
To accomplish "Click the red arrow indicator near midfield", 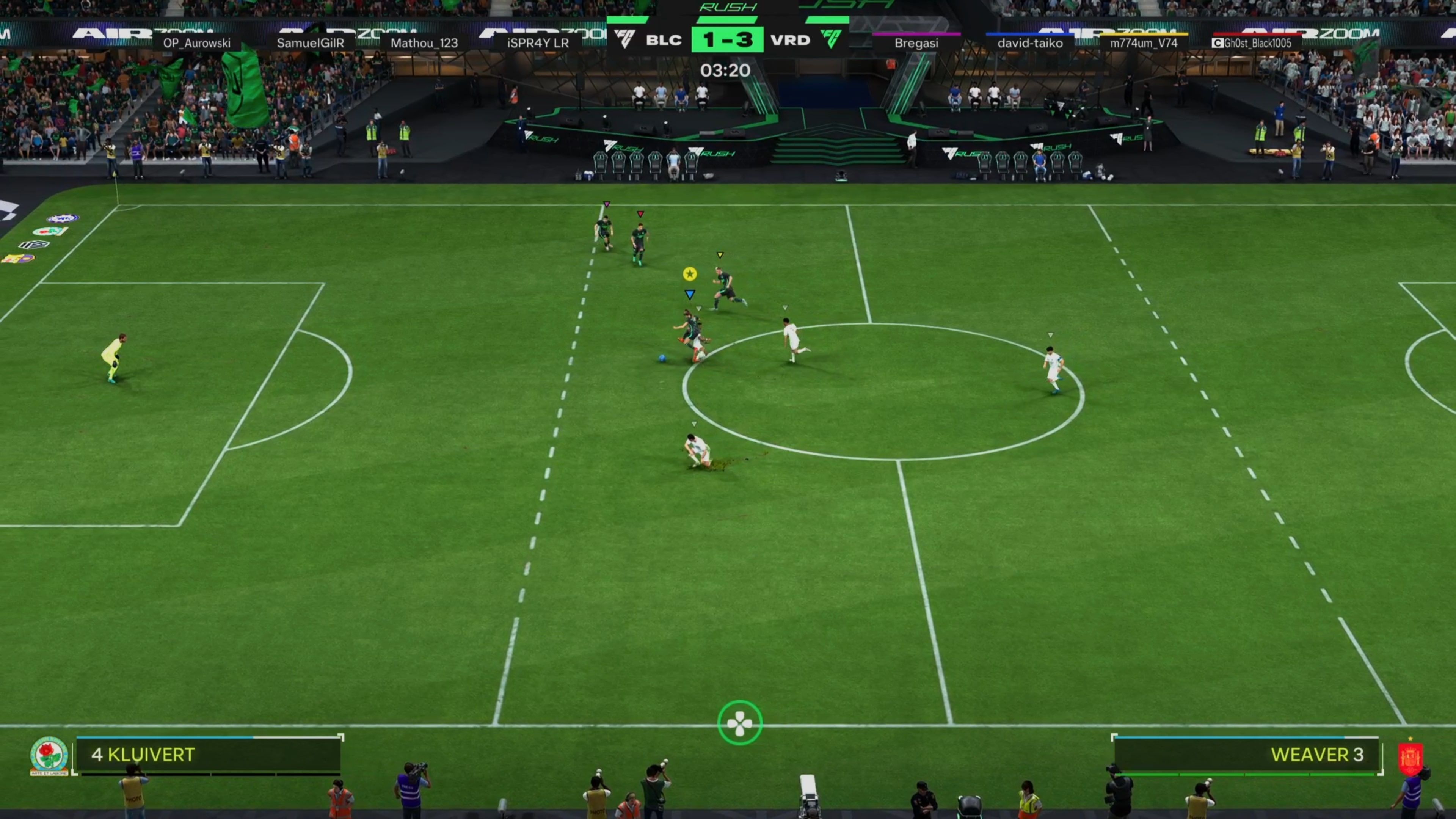I will pyautogui.click(x=640, y=213).
